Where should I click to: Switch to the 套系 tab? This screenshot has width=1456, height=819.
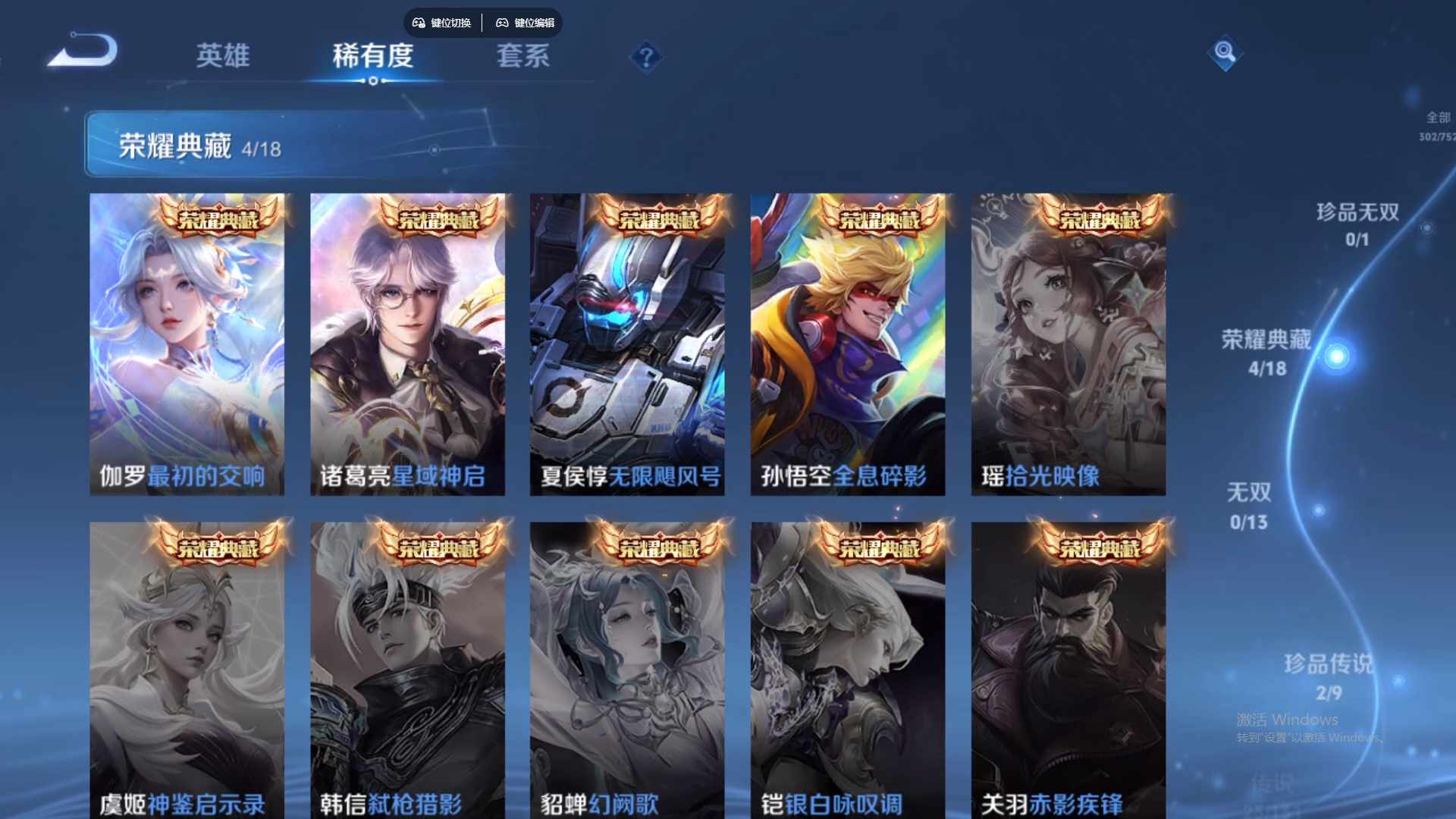click(x=522, y=56)
